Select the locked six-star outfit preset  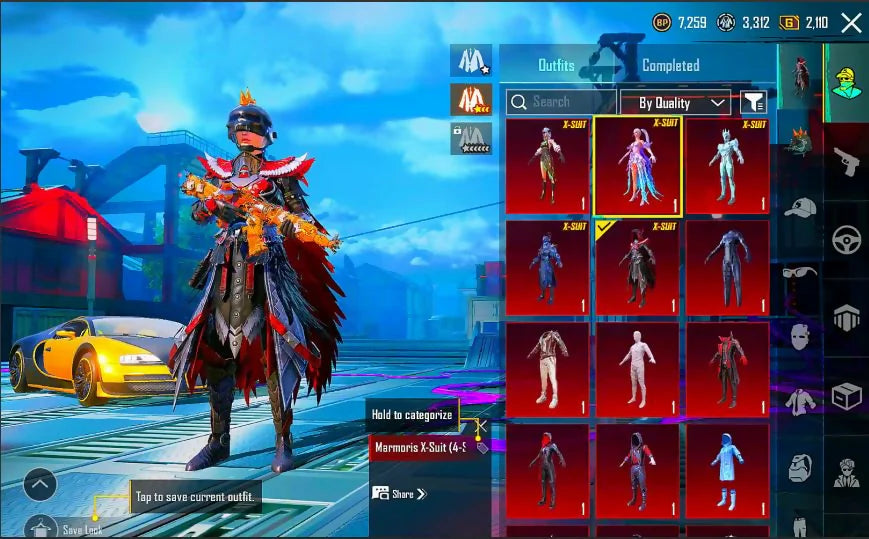click(470, 138)
